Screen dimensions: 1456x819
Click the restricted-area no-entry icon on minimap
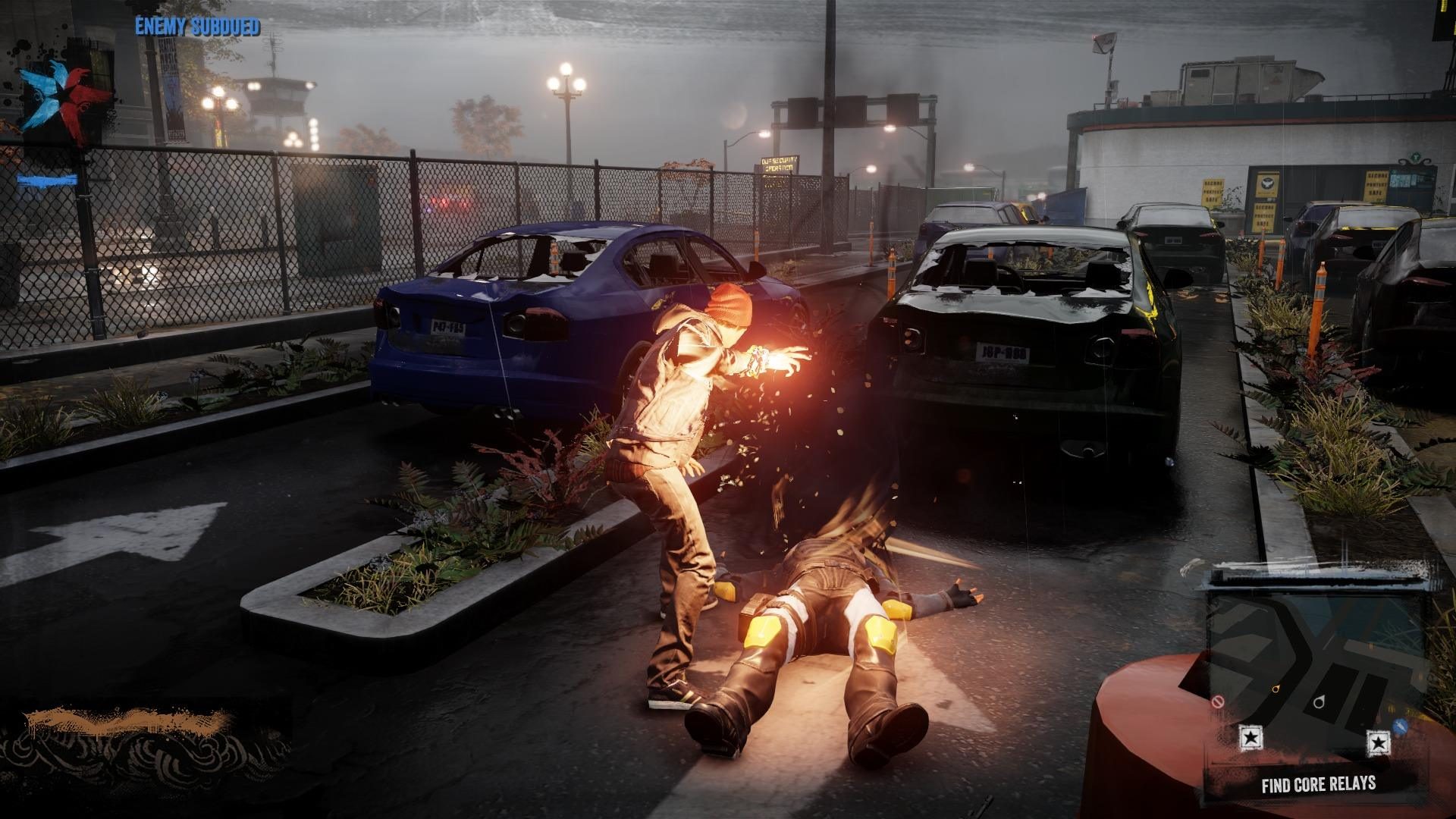click(x=1218, y=702)
